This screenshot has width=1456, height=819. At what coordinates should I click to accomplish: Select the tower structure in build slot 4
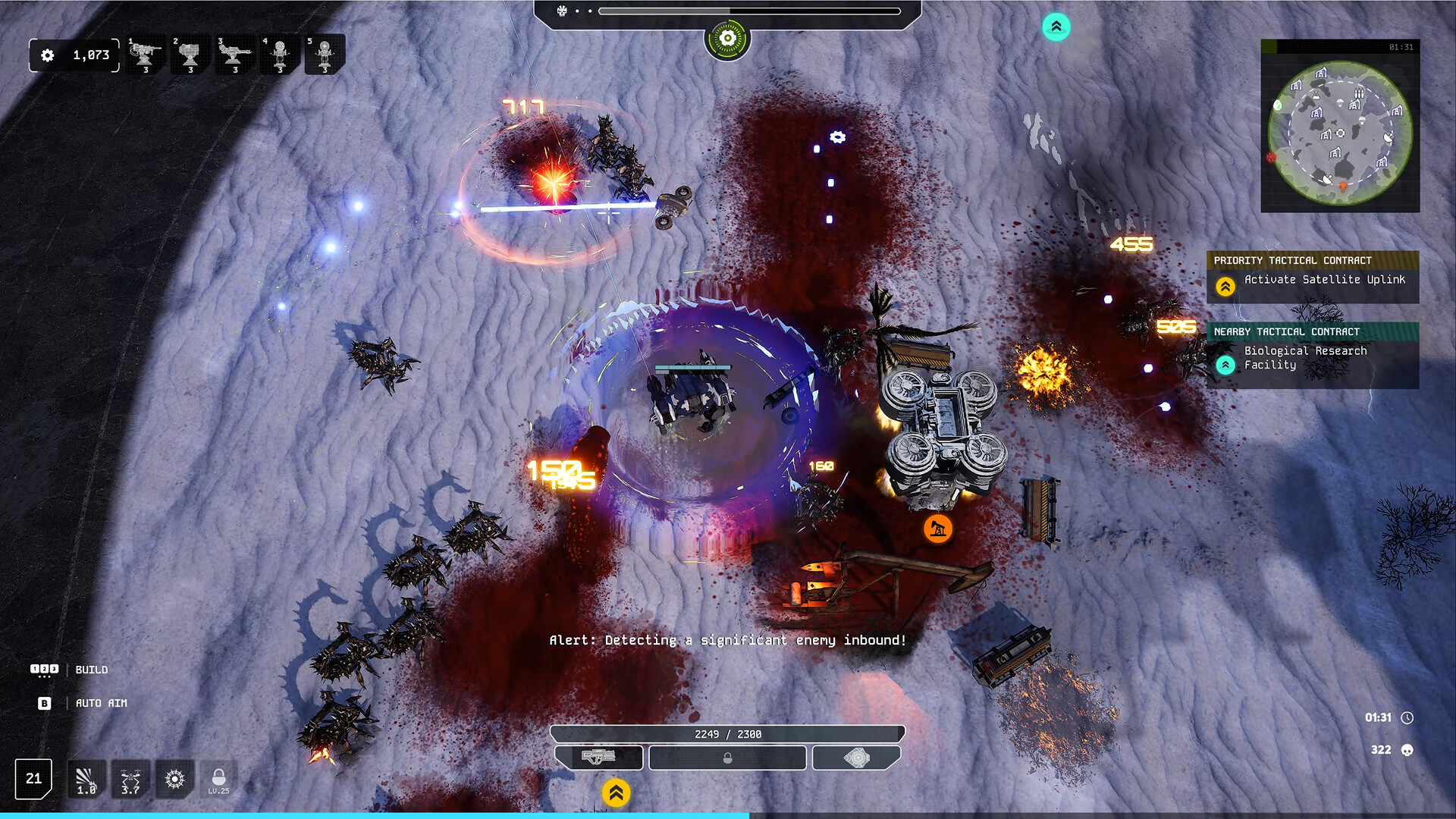(x=280, y=55)
